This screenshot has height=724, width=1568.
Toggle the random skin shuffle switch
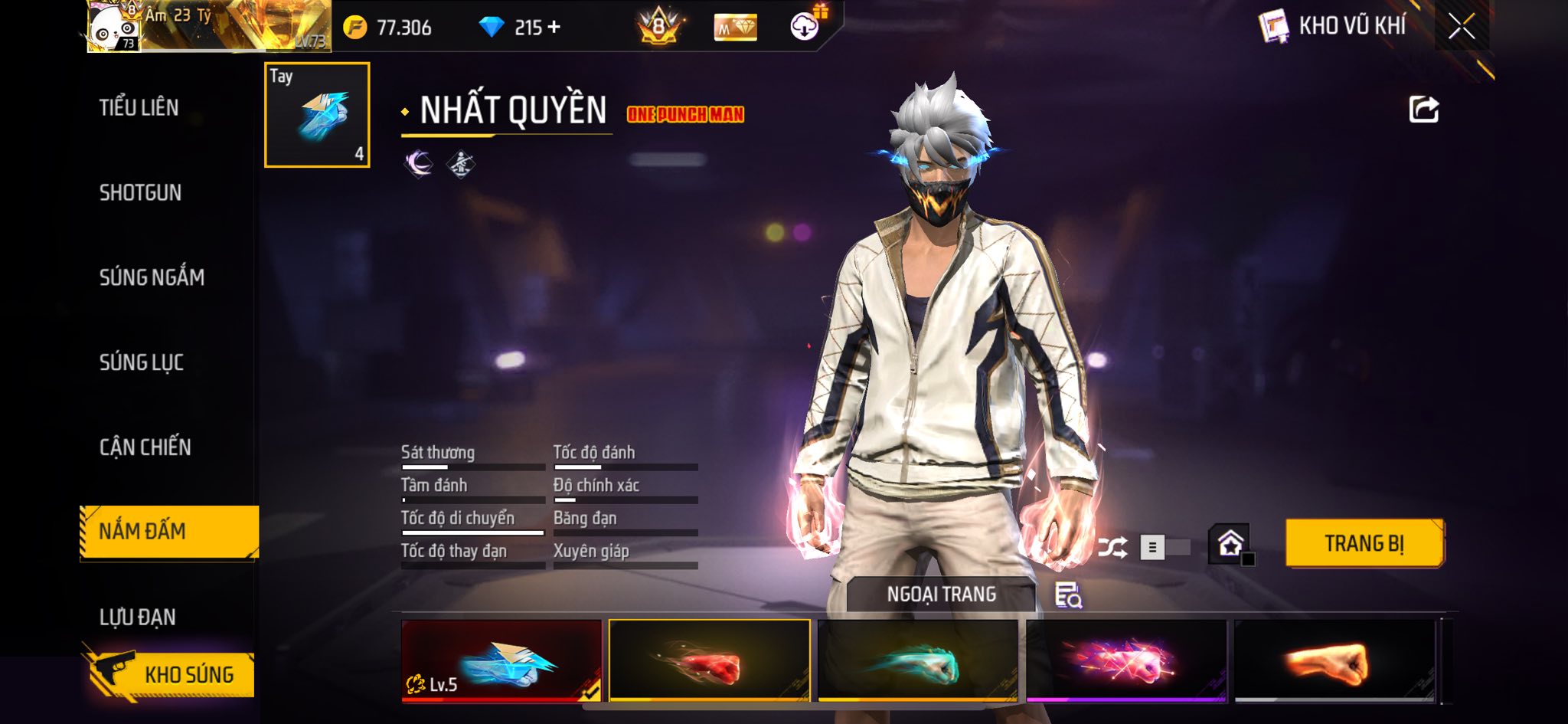click(x=1164, y=547)
